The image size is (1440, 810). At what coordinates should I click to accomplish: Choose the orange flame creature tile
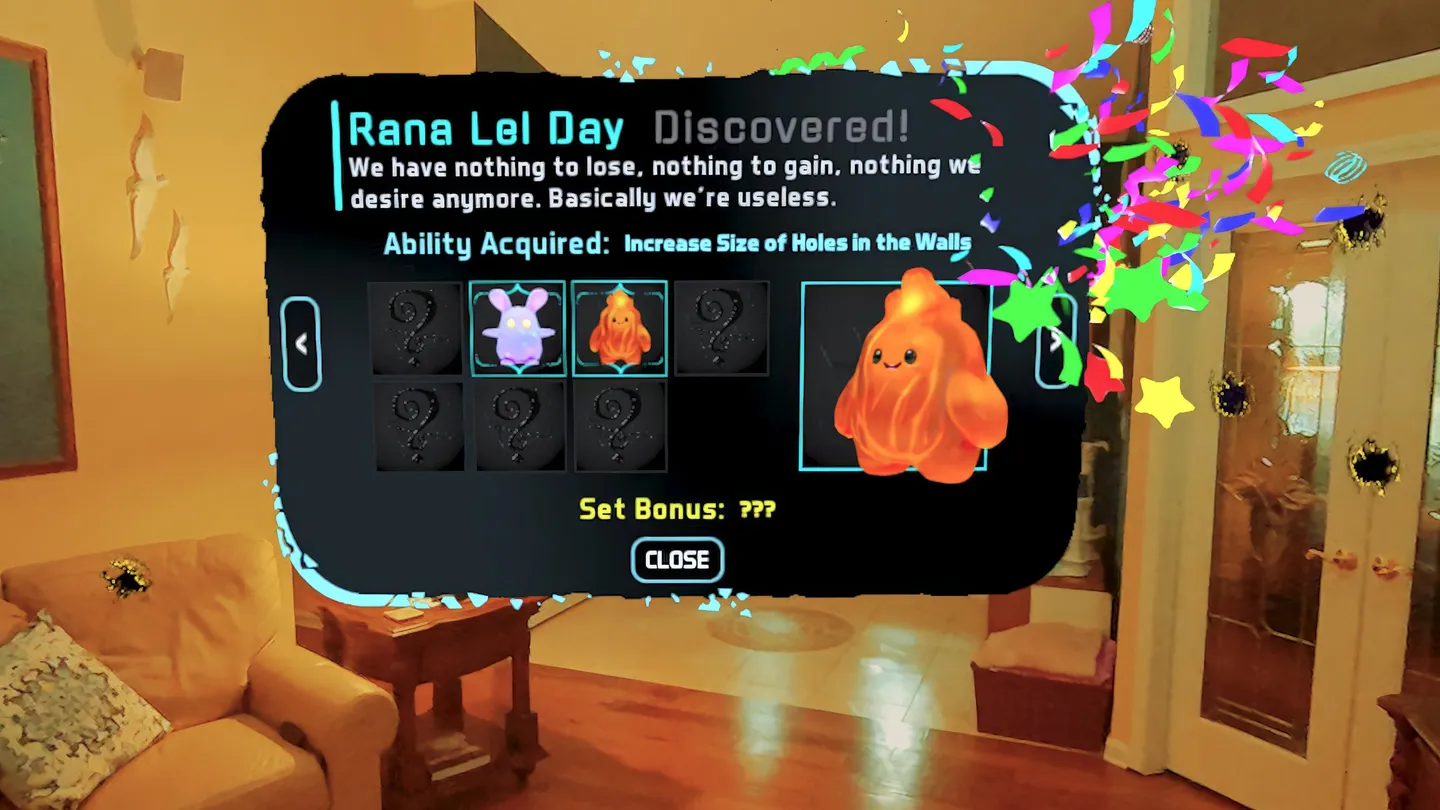click(x=619, y=328)
